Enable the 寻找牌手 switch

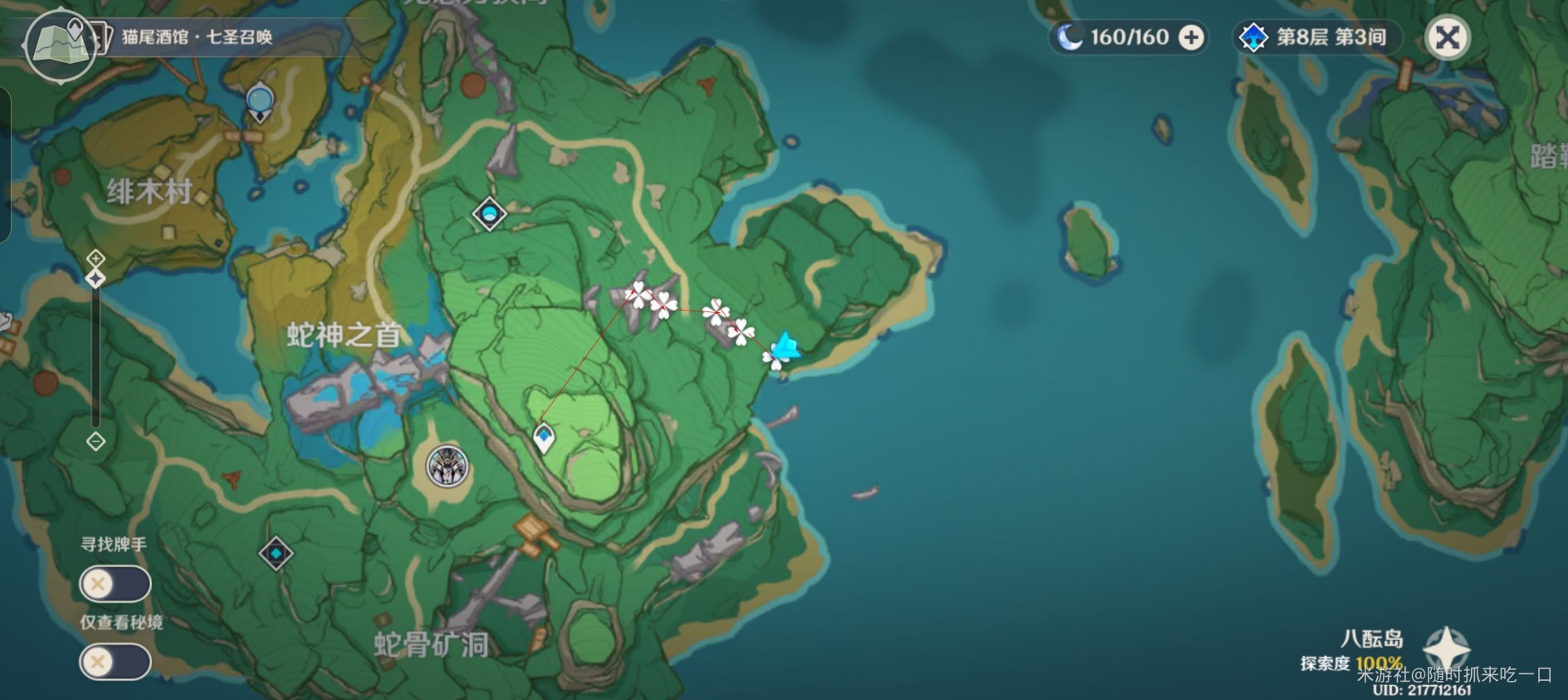114,584
